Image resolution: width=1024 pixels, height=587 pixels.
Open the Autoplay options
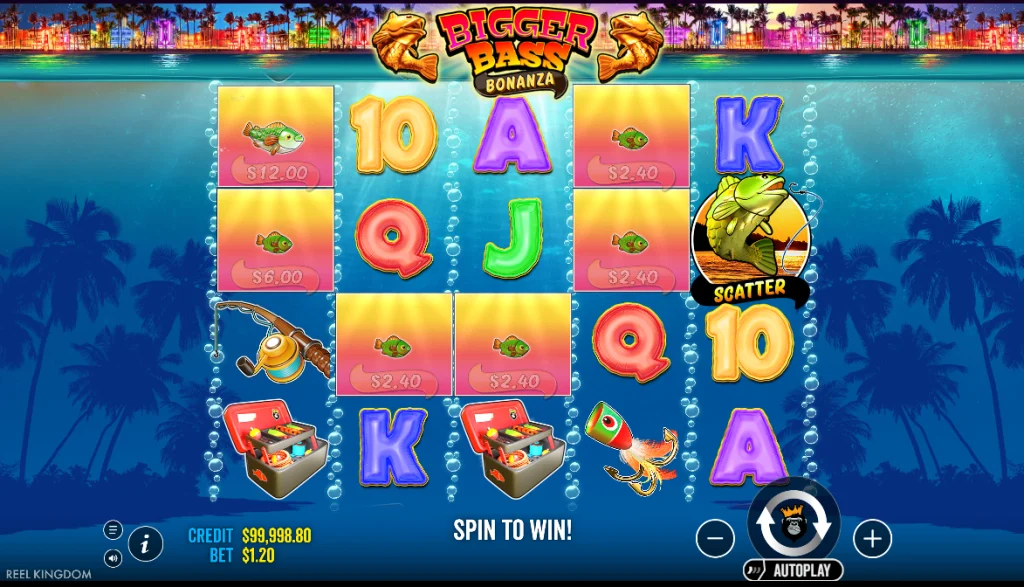[x=793, y=571]
